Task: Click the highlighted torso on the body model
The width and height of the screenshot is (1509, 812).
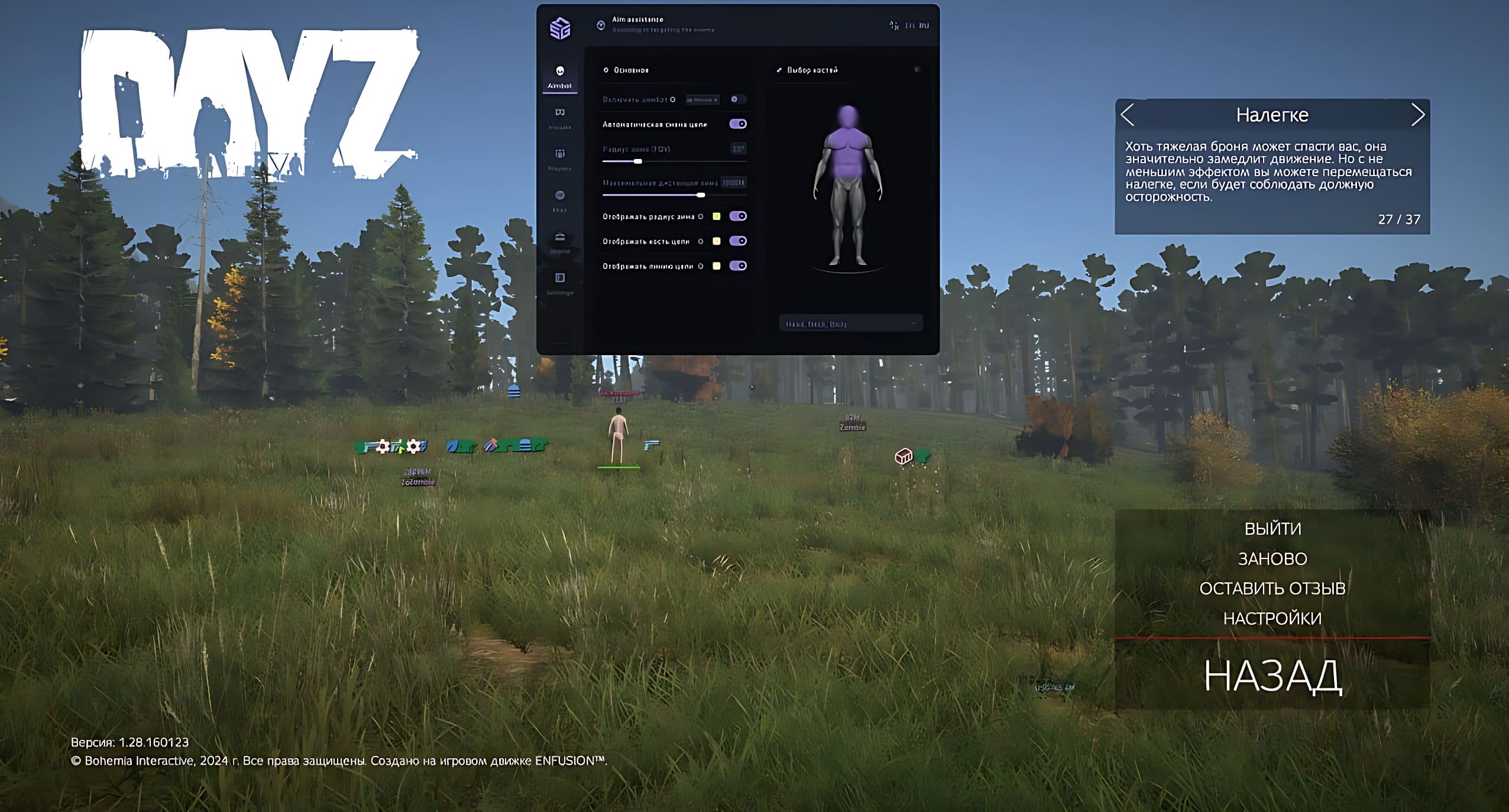Action: point(847,151)
